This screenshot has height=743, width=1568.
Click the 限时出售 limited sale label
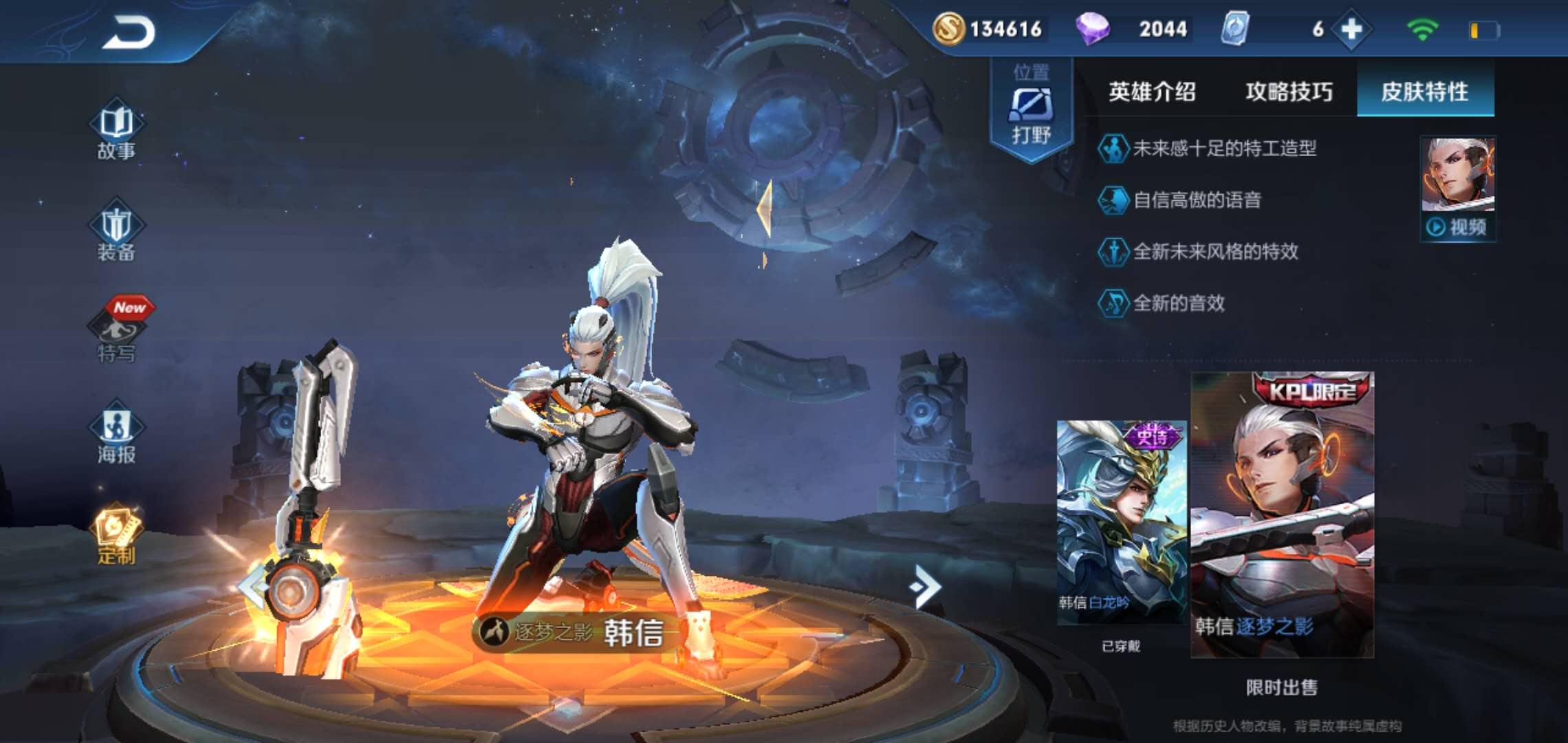1281,687
